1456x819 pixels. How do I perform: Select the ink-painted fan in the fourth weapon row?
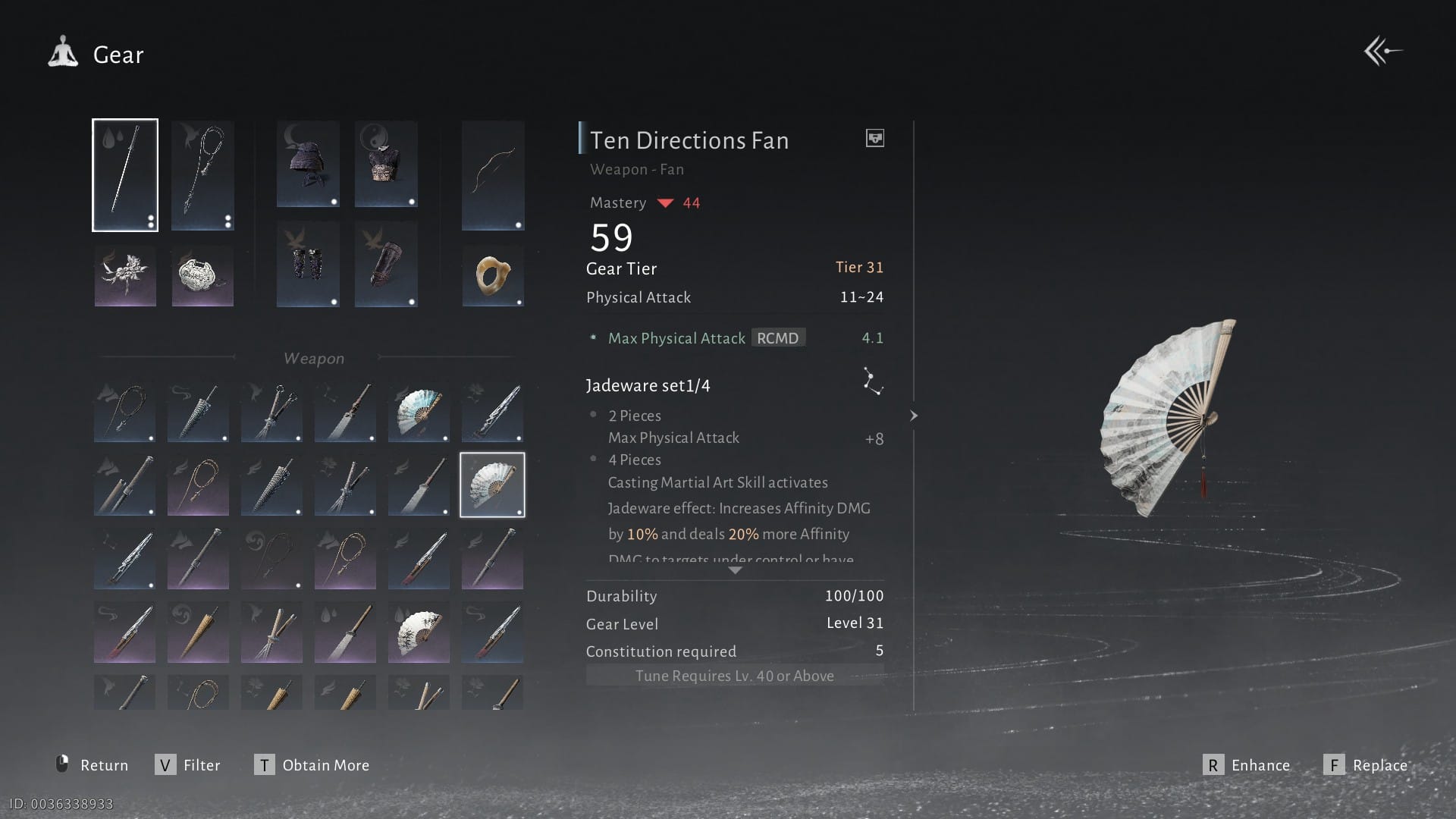point(419,632)
